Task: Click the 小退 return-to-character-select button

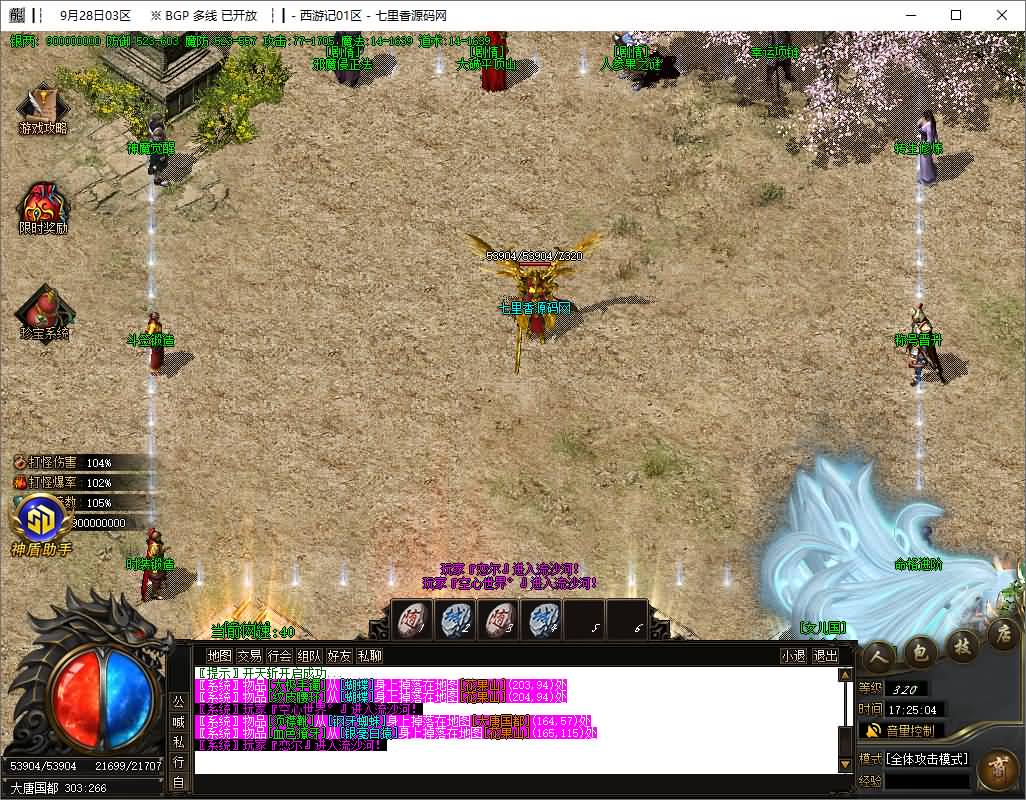Action: (793, 656)
